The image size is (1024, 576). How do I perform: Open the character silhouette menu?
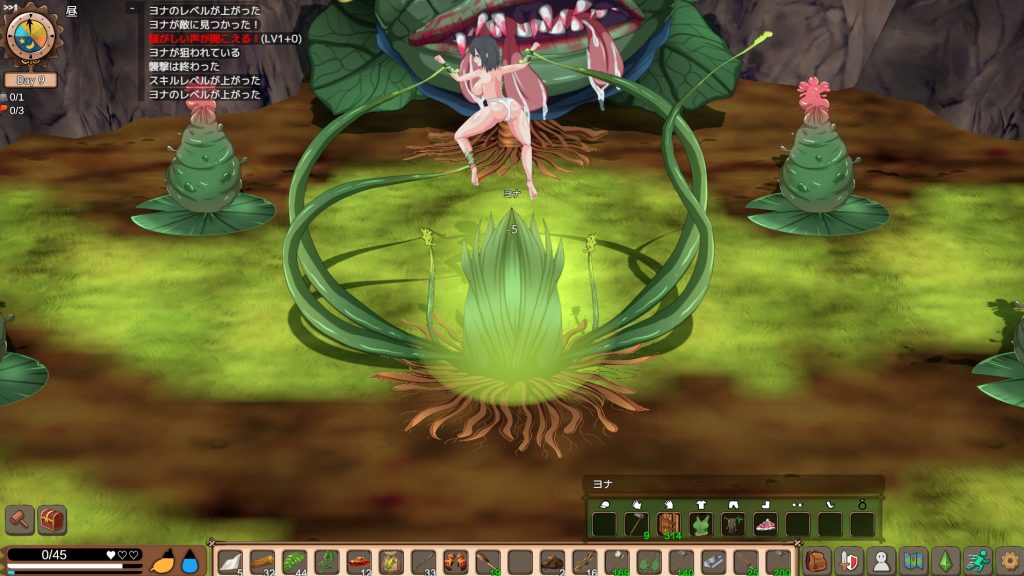(x=881, y=561)
